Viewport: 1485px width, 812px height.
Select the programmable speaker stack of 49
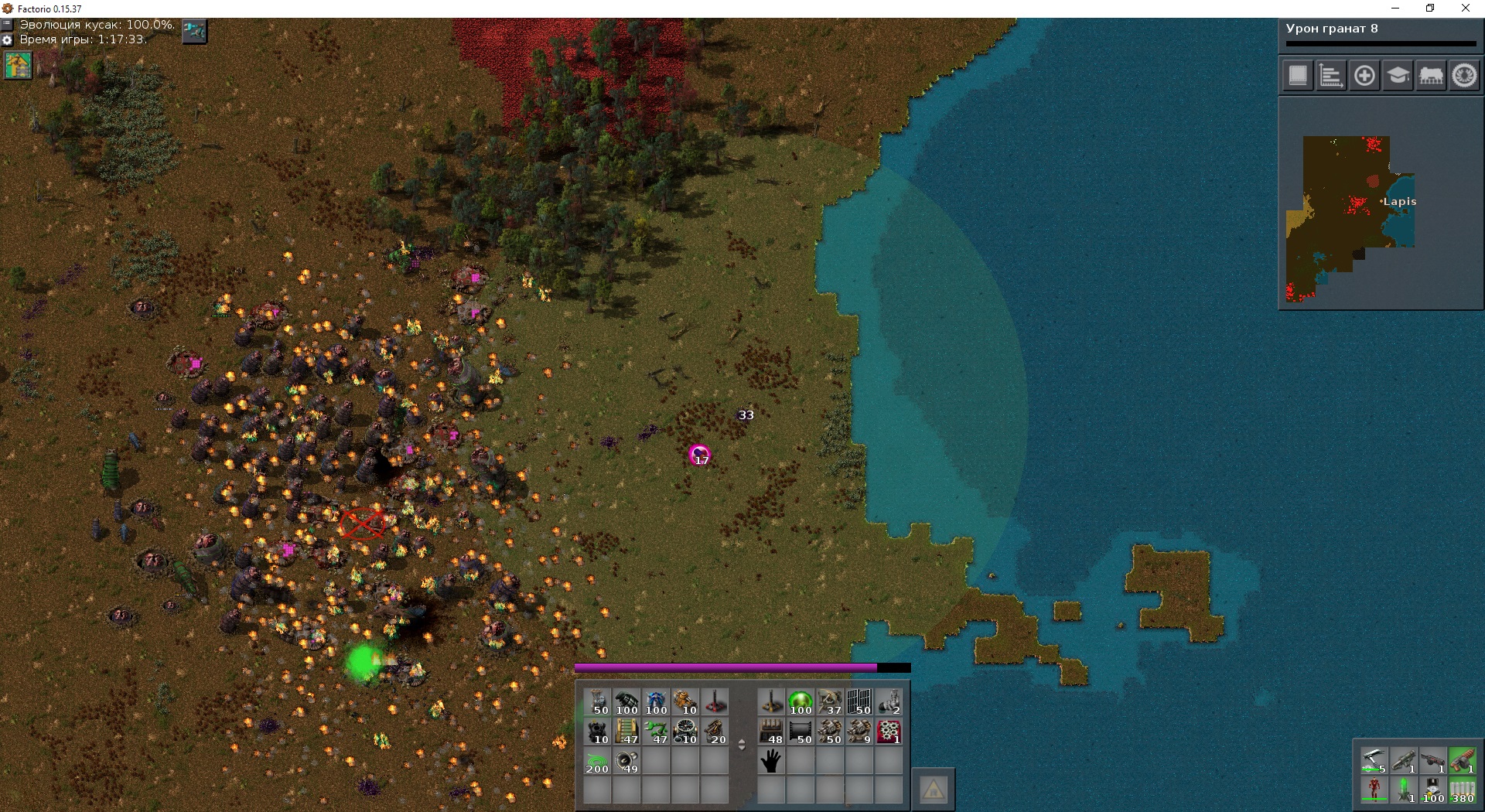coord(626,762)
